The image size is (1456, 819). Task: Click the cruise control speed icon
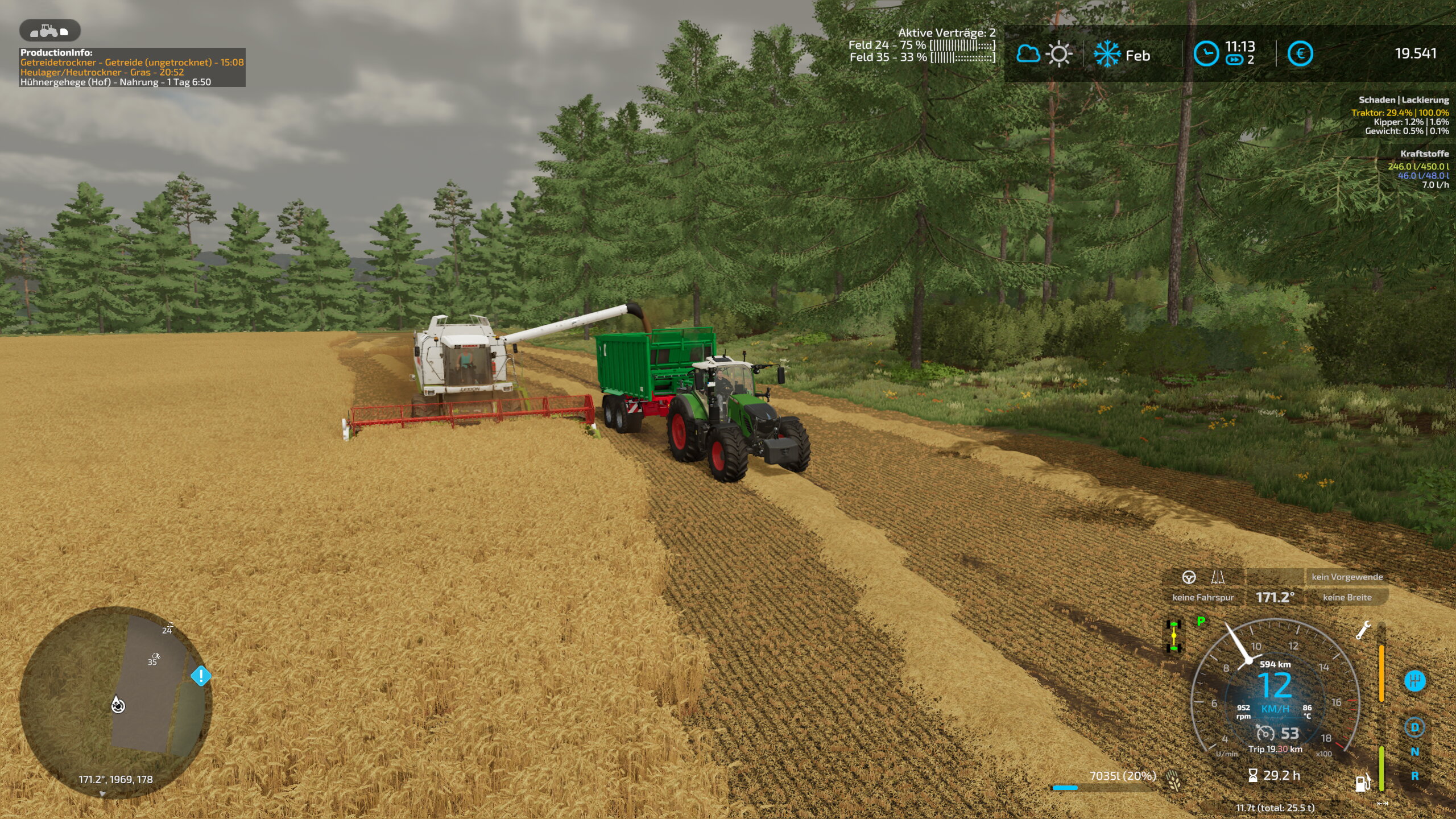coord(1265,733)
